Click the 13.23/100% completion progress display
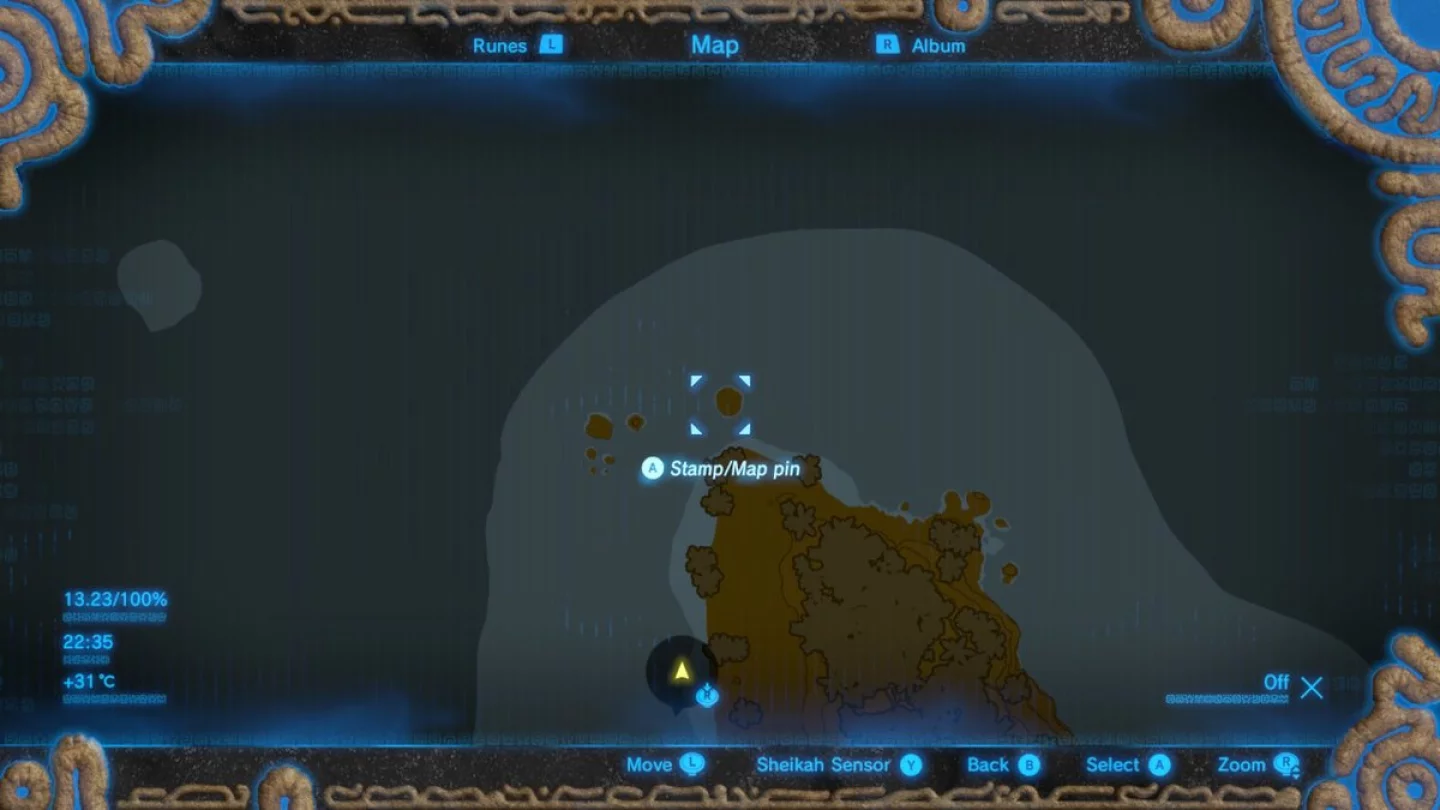Image resolution: width=1440 pixels, height=810 pixels. [x=114, y=601]
